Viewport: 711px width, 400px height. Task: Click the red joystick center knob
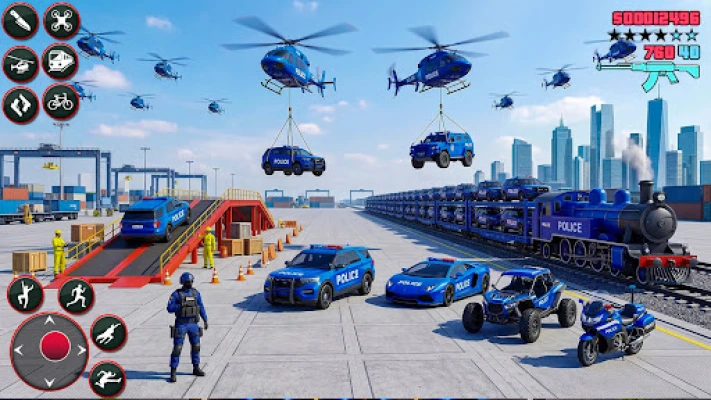[x=55, y=347]
